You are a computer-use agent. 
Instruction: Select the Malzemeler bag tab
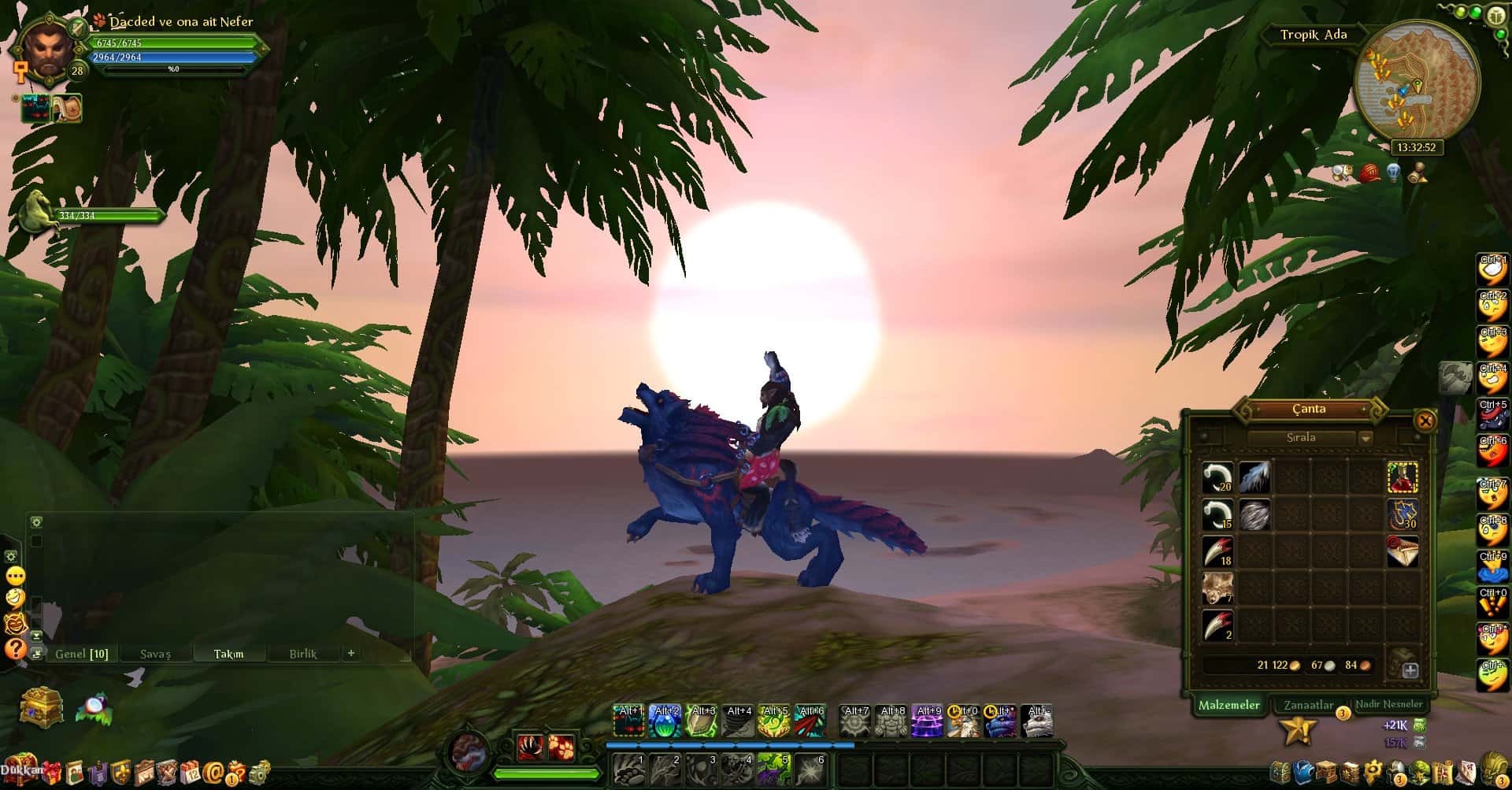[x=1228, y=705]
